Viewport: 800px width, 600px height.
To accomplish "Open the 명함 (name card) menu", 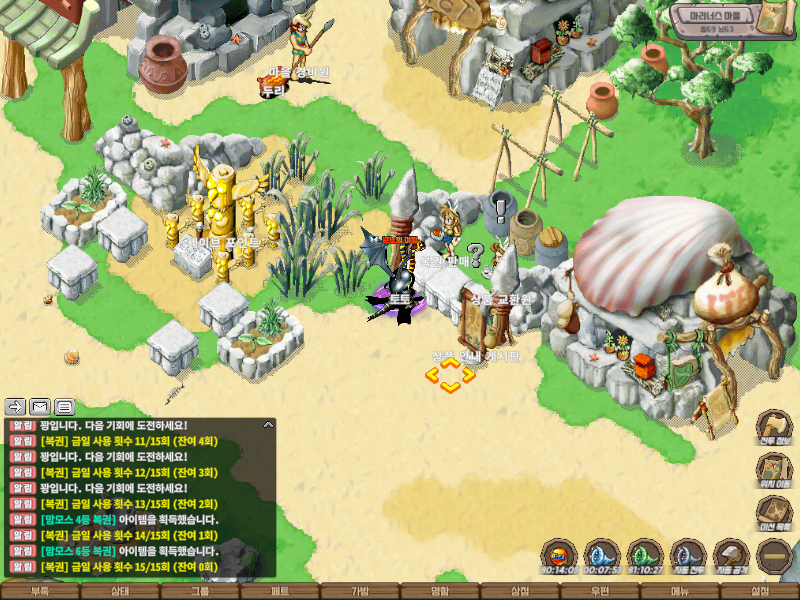I will (440, 591).
